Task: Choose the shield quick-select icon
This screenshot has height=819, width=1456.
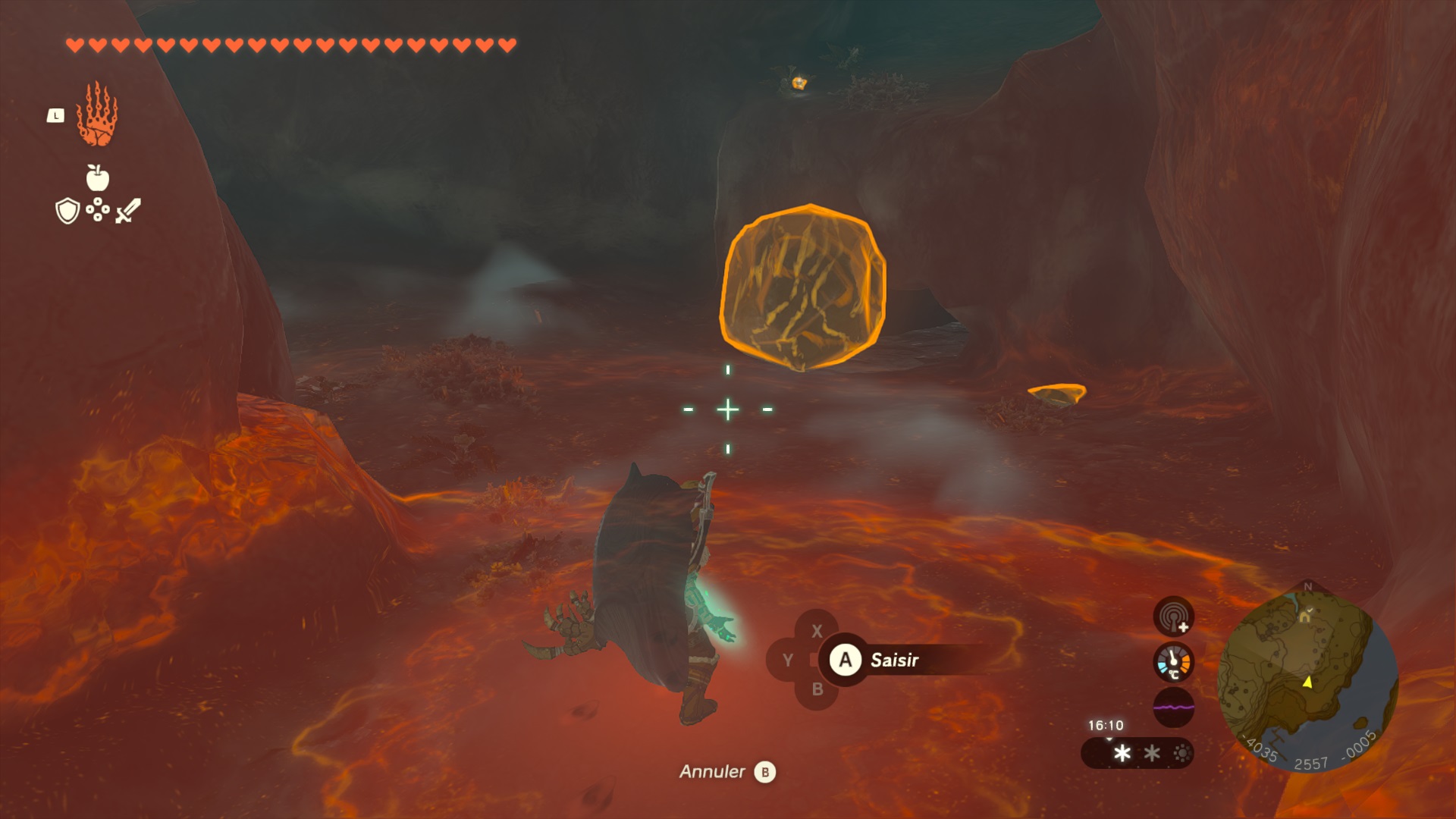Action: [67, 211]
